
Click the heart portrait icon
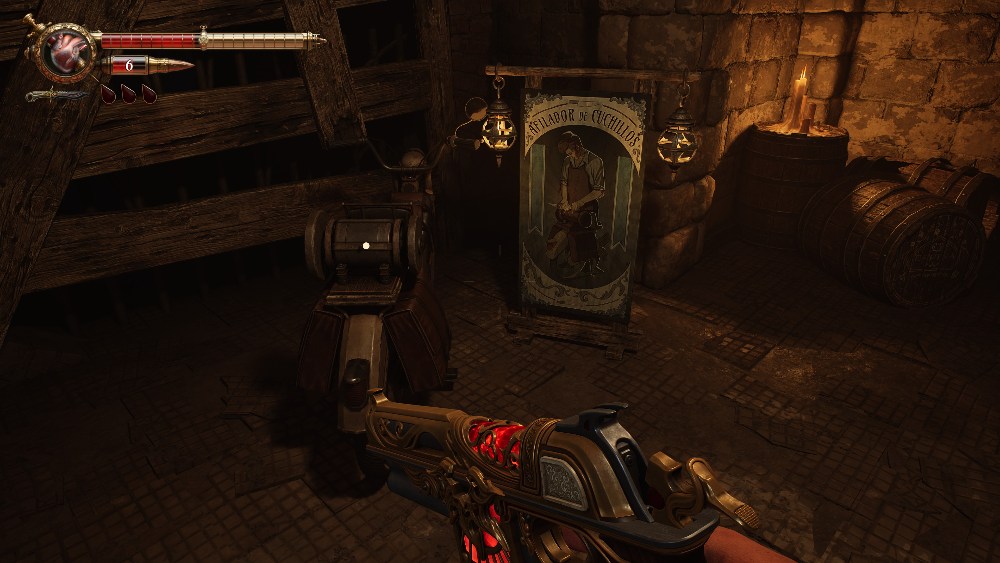pyautogui.click(x=67, y=52)
